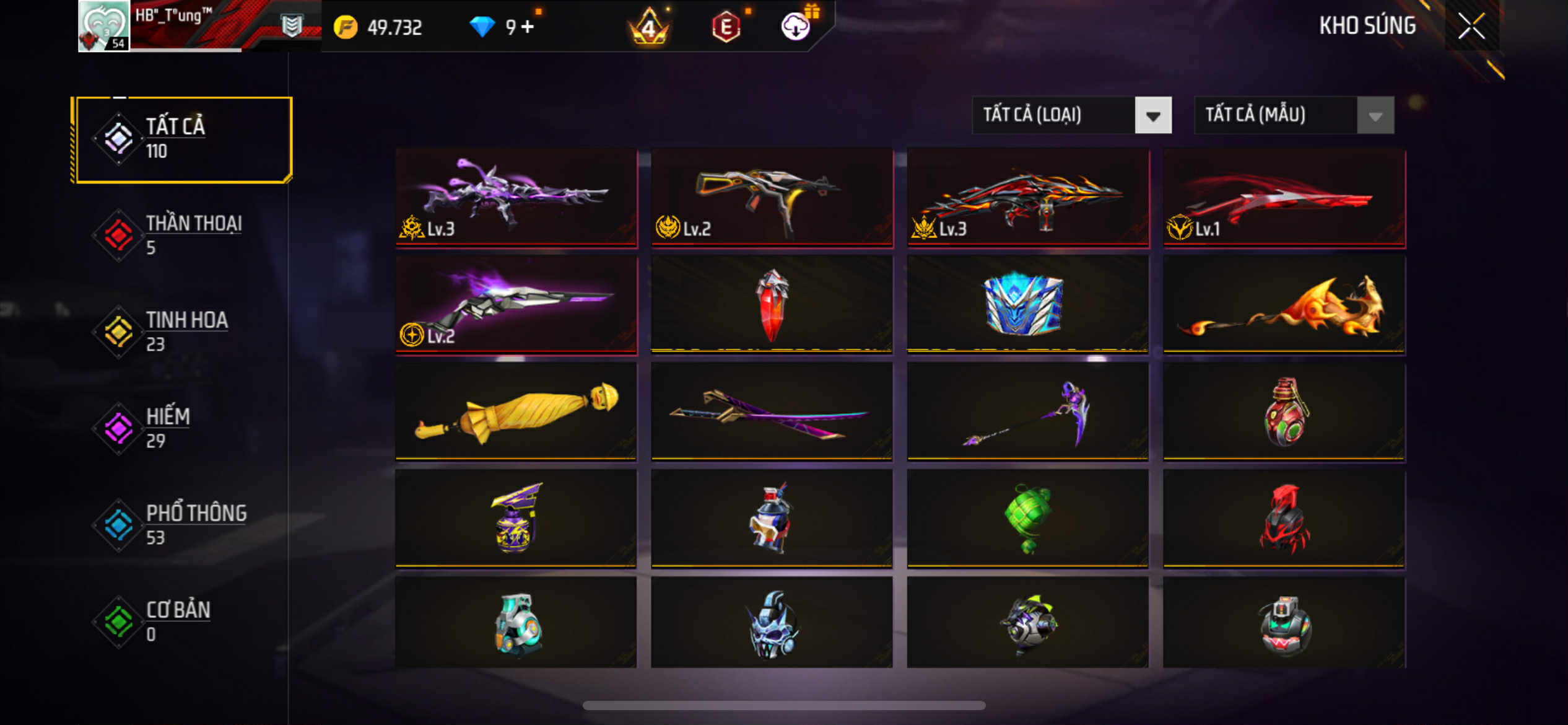The image size is (1568, 725).
Task: Select the red crystal item
Action: tap(772, 305)
